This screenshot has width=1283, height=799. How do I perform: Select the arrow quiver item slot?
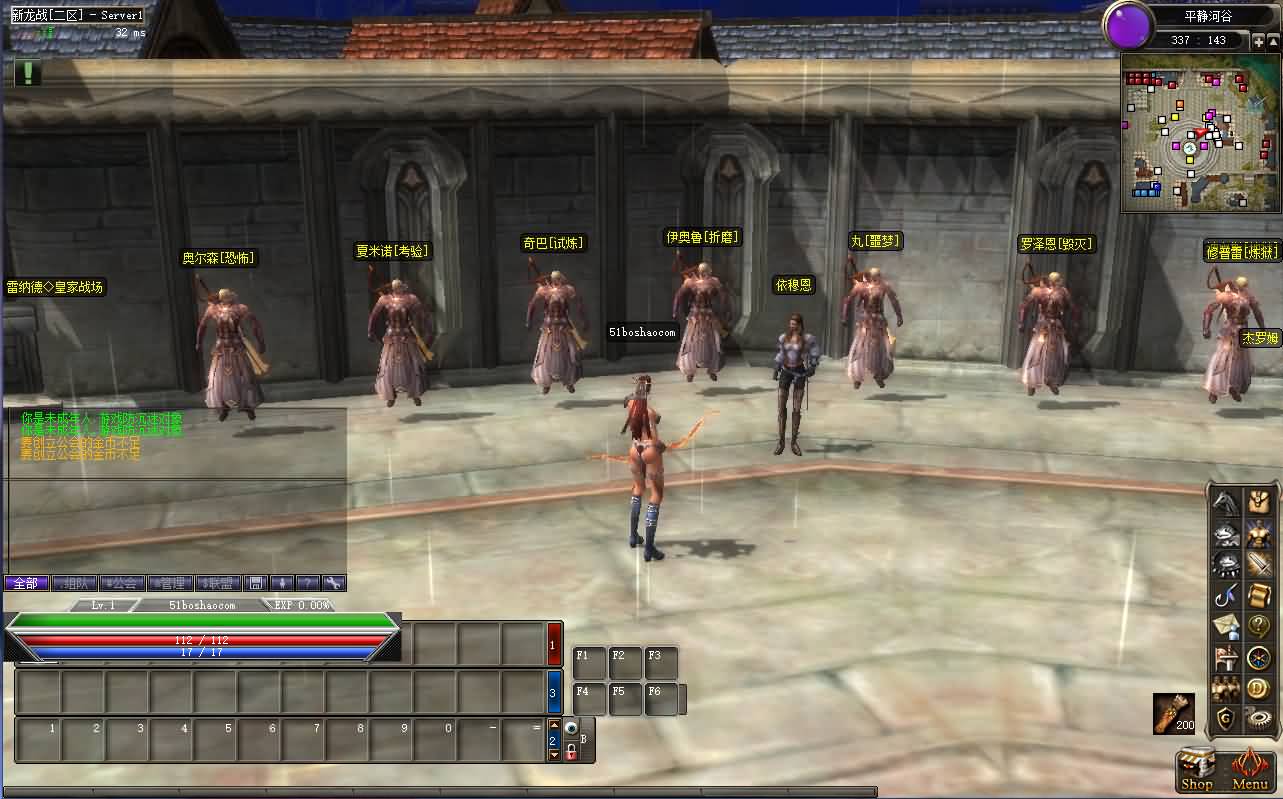(1173, 712)
